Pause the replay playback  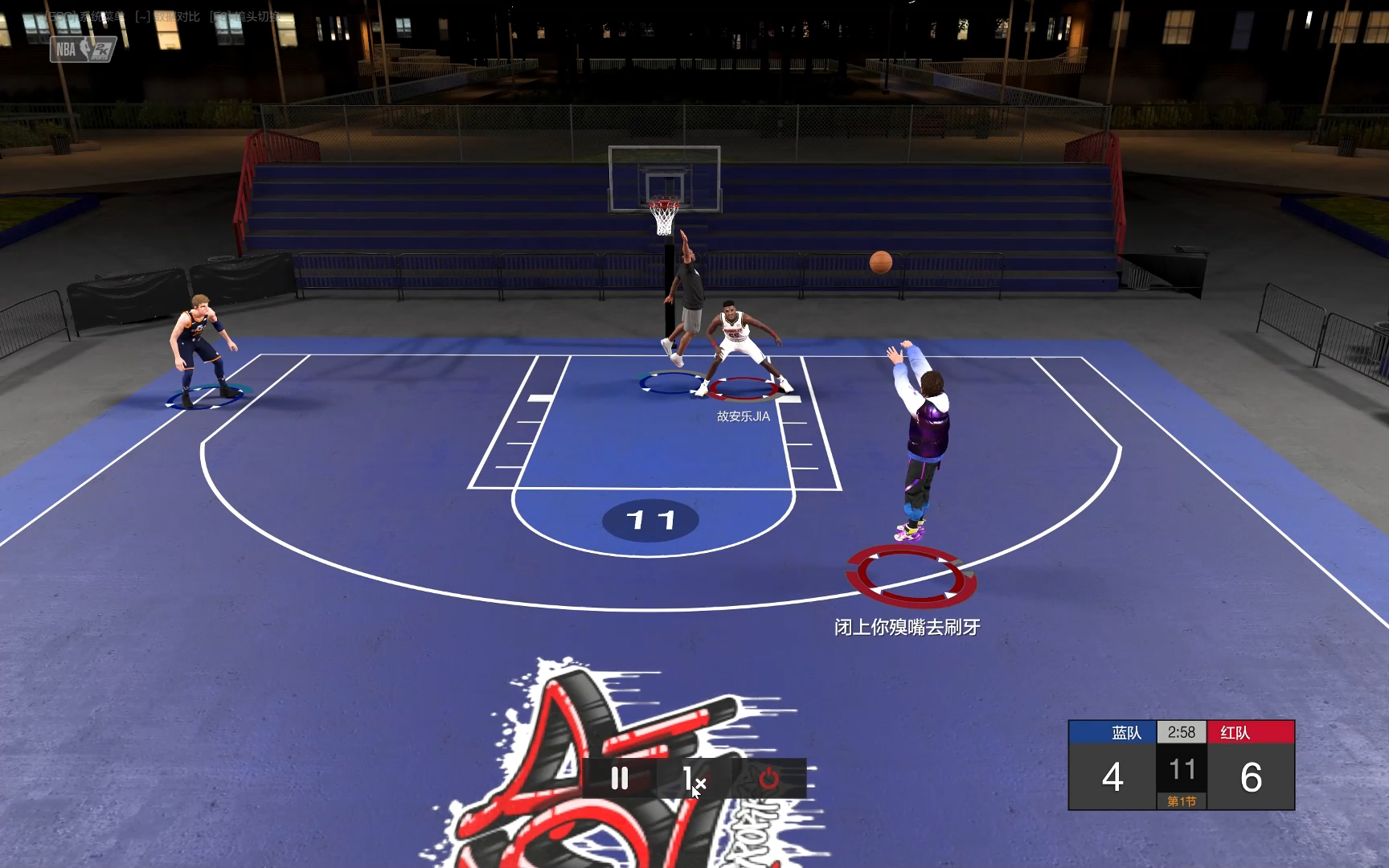(619, 778)
